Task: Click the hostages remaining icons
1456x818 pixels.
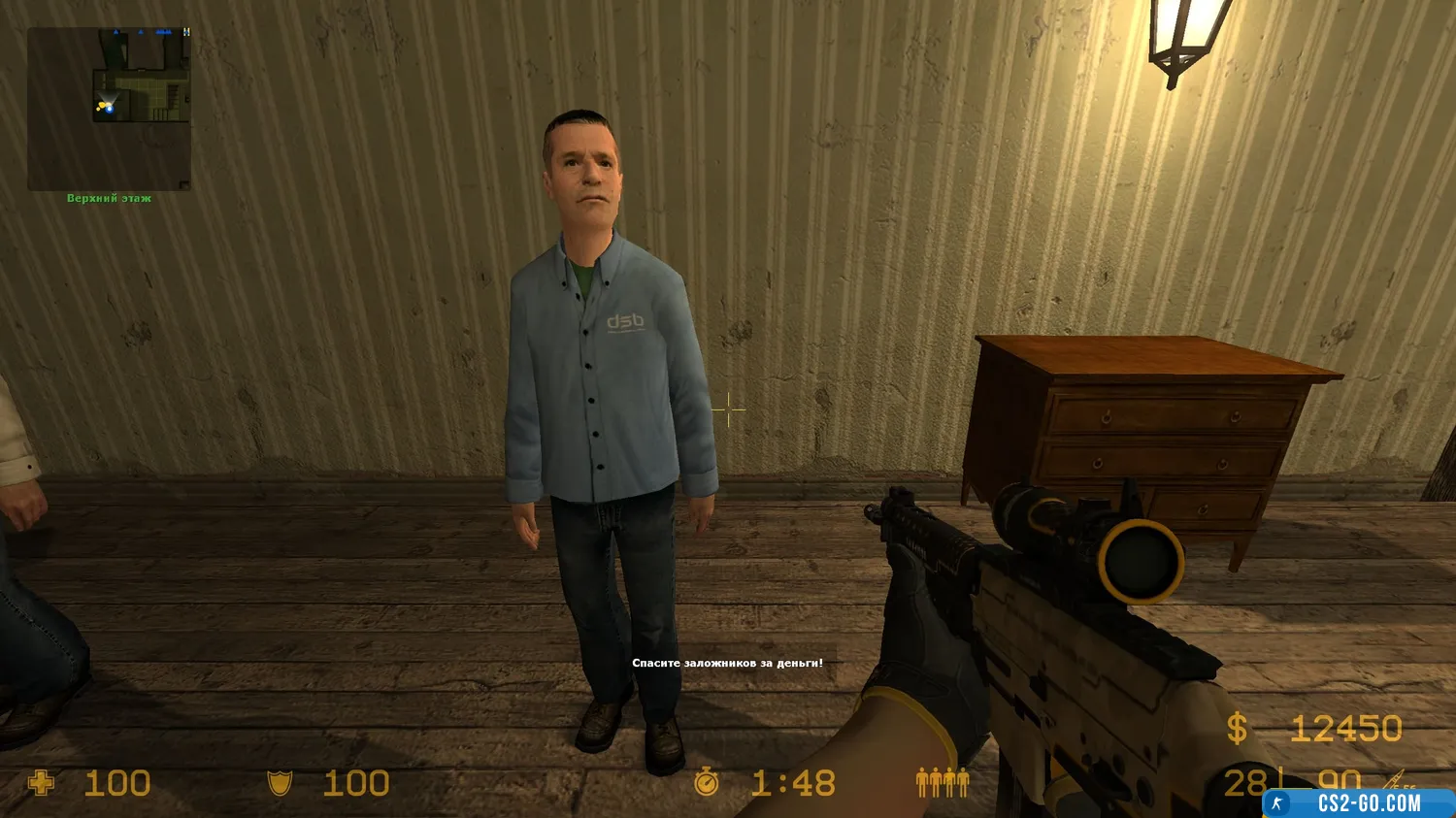Action: (x=943, y=782)
